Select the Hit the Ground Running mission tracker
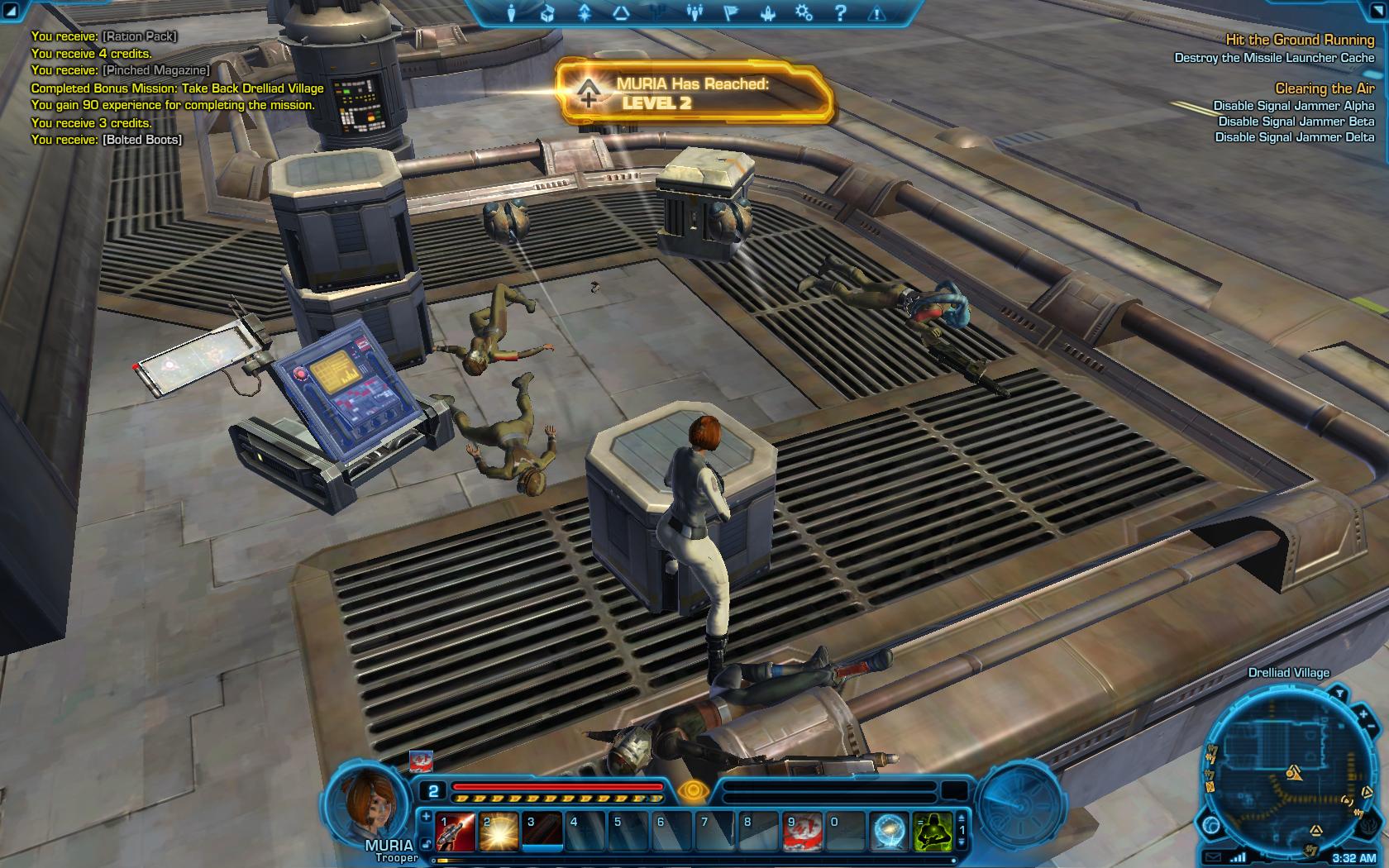Viewport: 1389px width, 868px height. (x=1299, y=40)
